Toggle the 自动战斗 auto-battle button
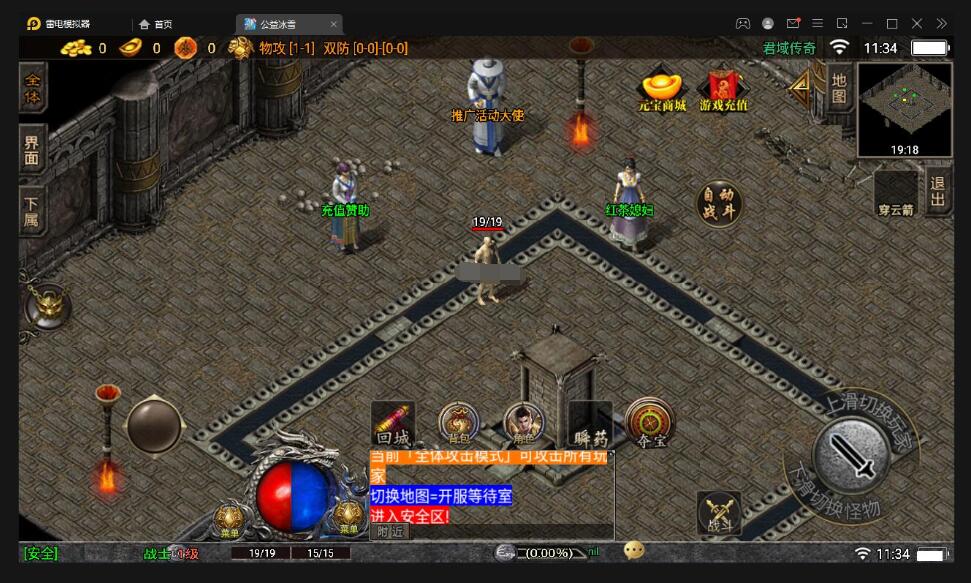Image resolution: width=971 pixels, height=583 pixels. coord(719,203)
